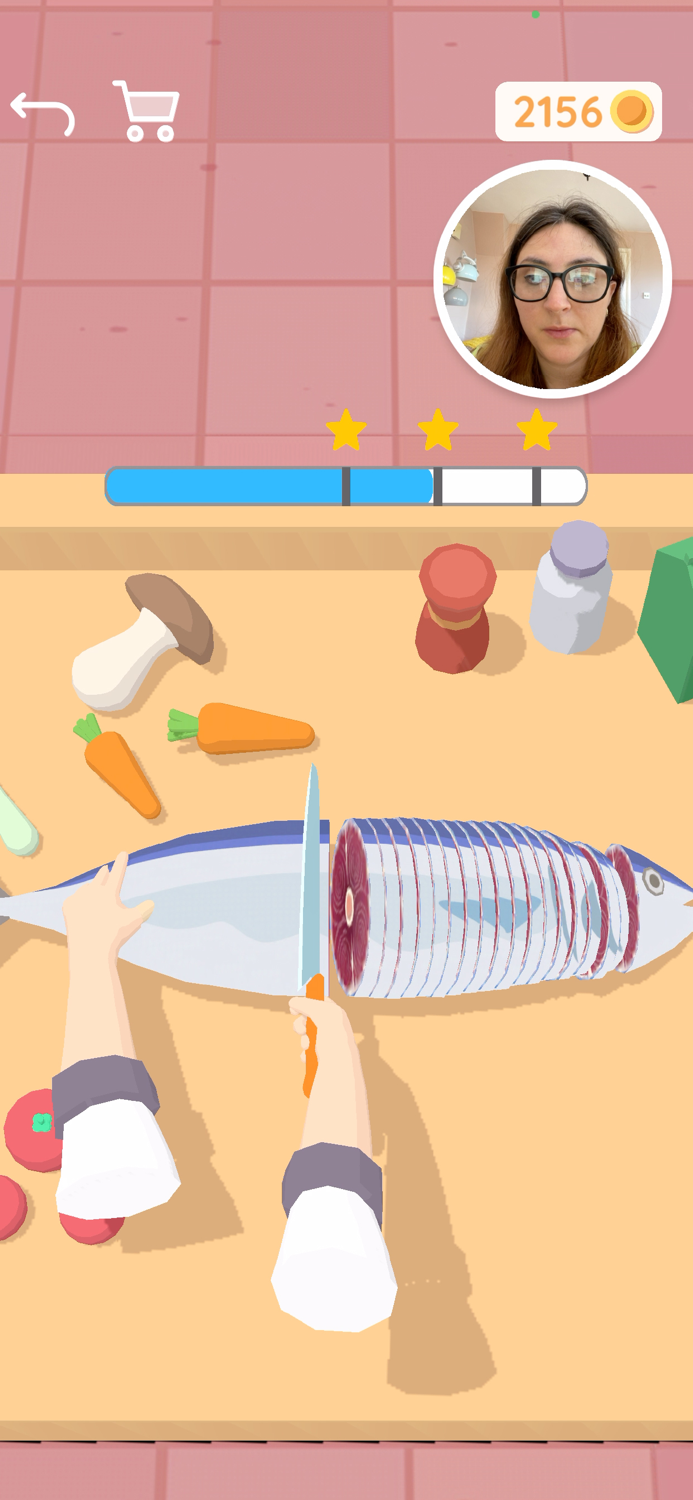The height and width of the screenshot is (1500, 693).
Task: Tap the back arrow button
Action: pyautogui.click(x=43, y=112)
